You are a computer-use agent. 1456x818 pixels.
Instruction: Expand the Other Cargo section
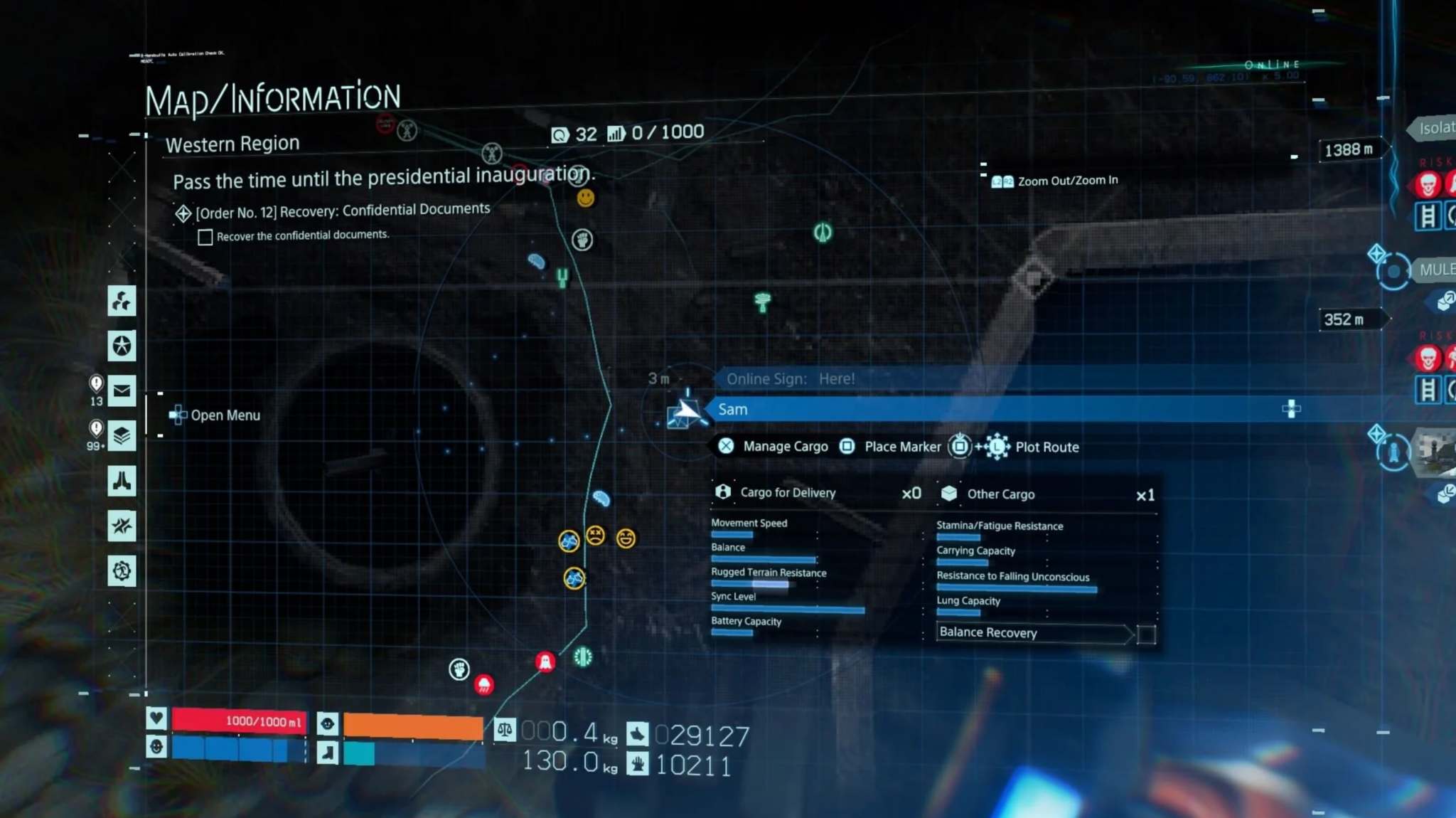(1000, 494)
